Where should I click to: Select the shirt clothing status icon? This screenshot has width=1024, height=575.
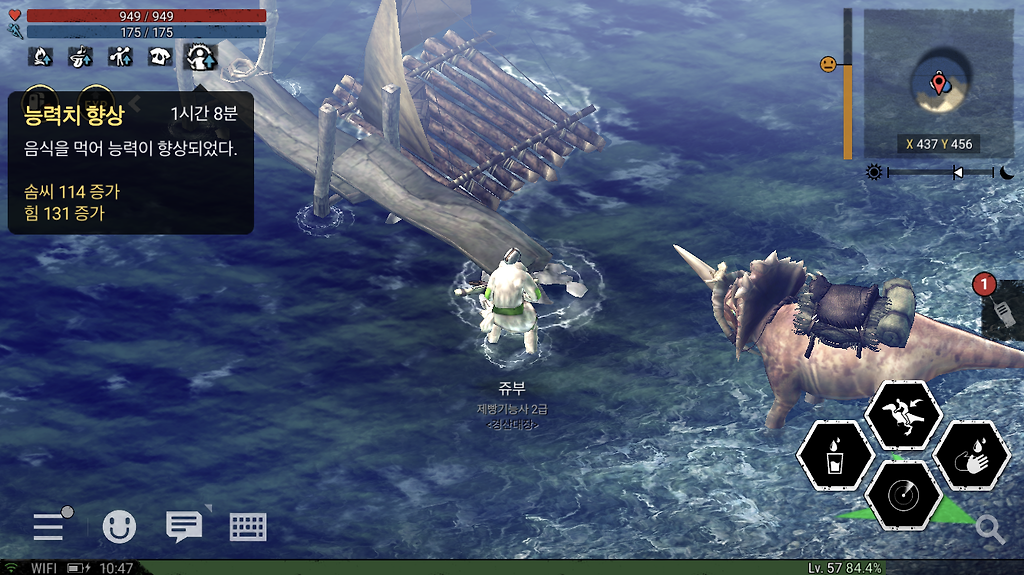(x=161, y=57)
